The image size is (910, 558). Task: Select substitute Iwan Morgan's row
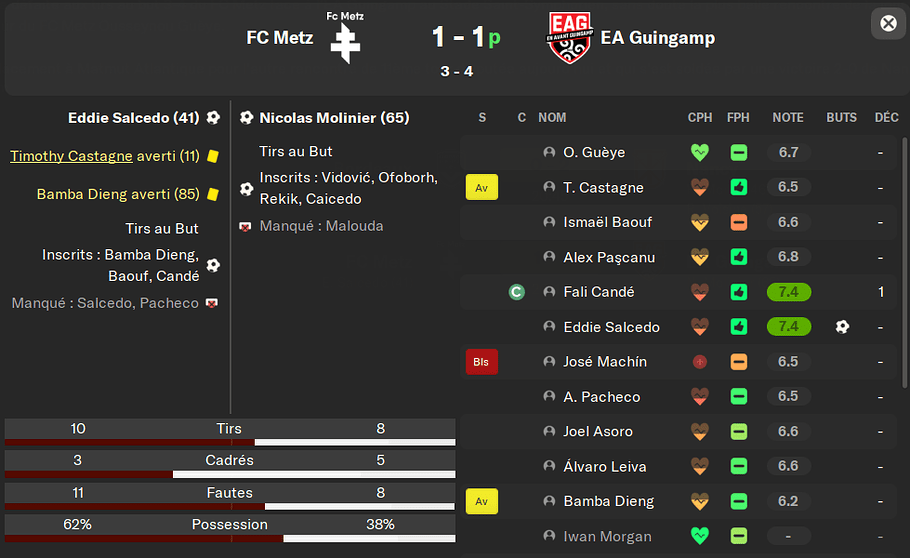tap(606, 537)
